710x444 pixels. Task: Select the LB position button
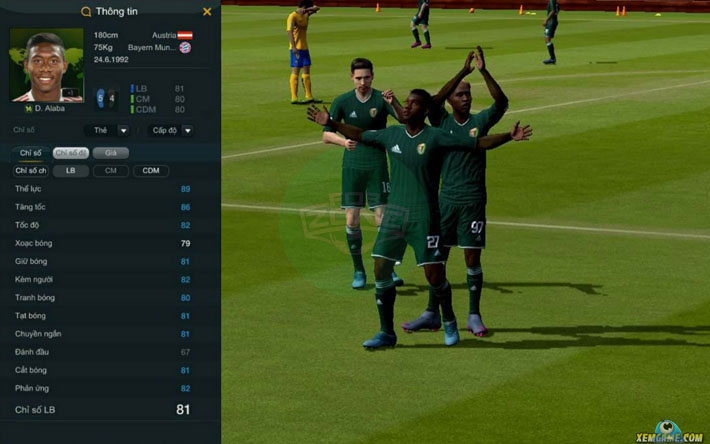(71, 171)
